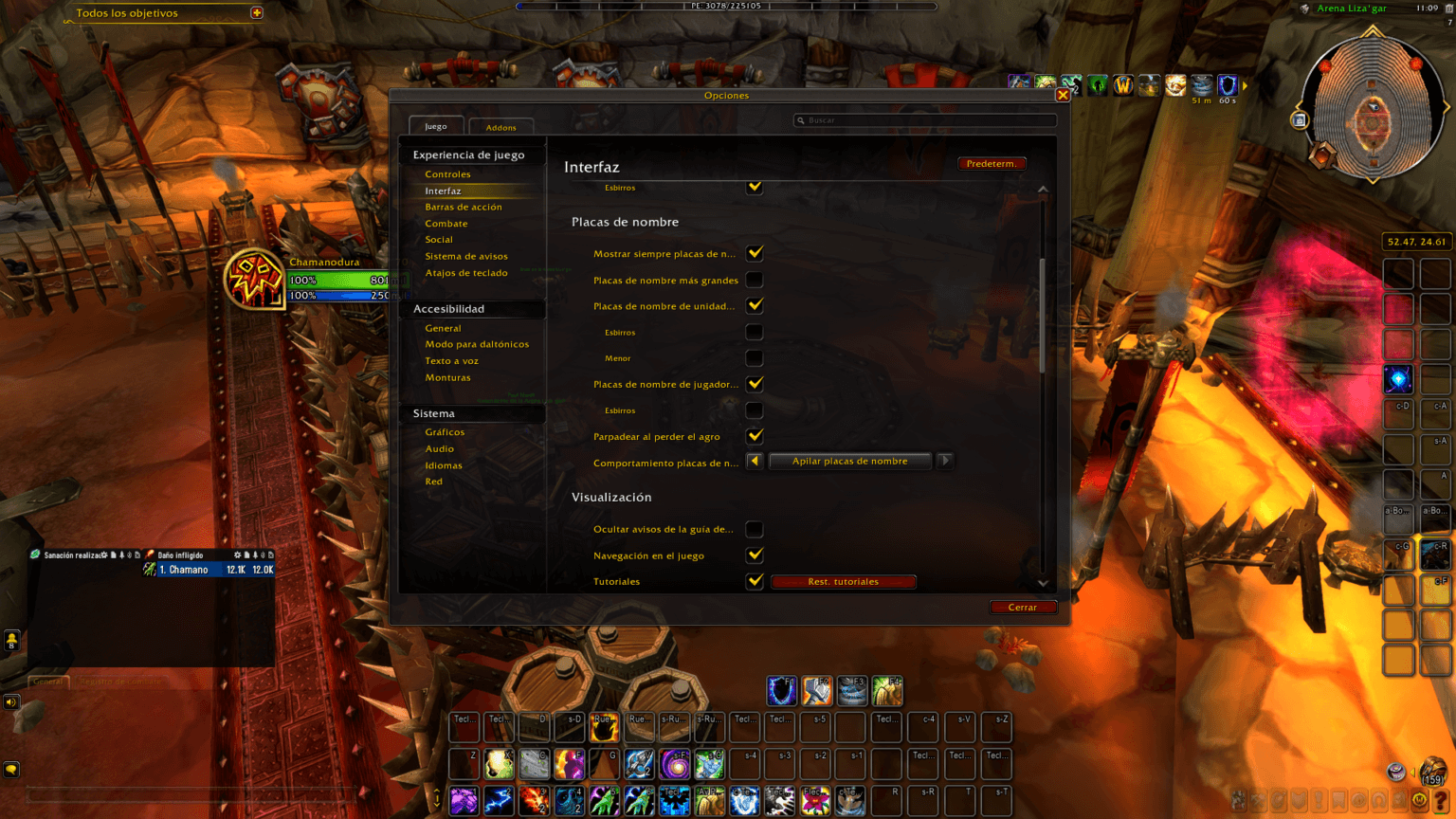Enable the Placas de nombre más grandes option
The height and width of the screenshot is (819, 1456).
click(754, 280)
